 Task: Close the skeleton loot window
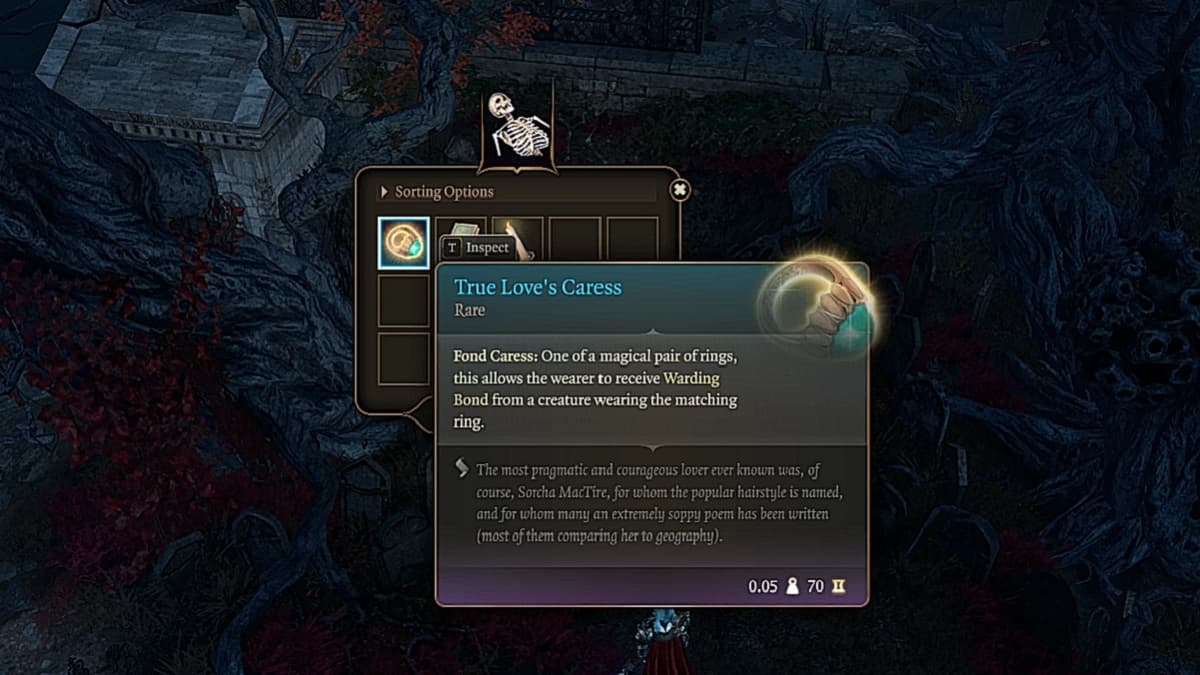[x=680, y=190]
